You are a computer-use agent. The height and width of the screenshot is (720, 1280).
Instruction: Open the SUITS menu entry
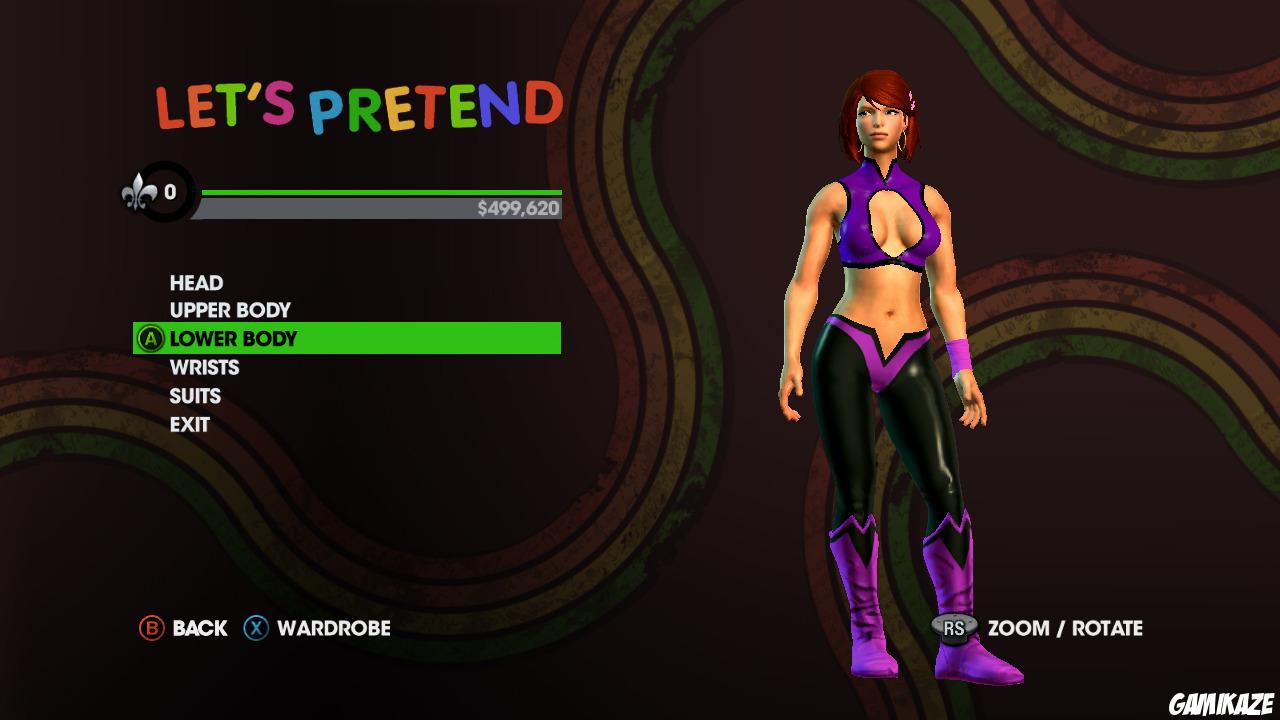click(194, 395)
